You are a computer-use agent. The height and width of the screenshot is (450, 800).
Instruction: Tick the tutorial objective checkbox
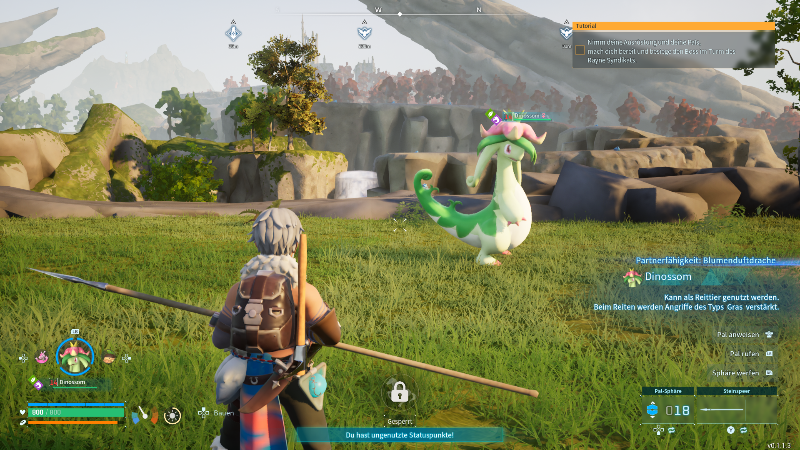[579, 49]
